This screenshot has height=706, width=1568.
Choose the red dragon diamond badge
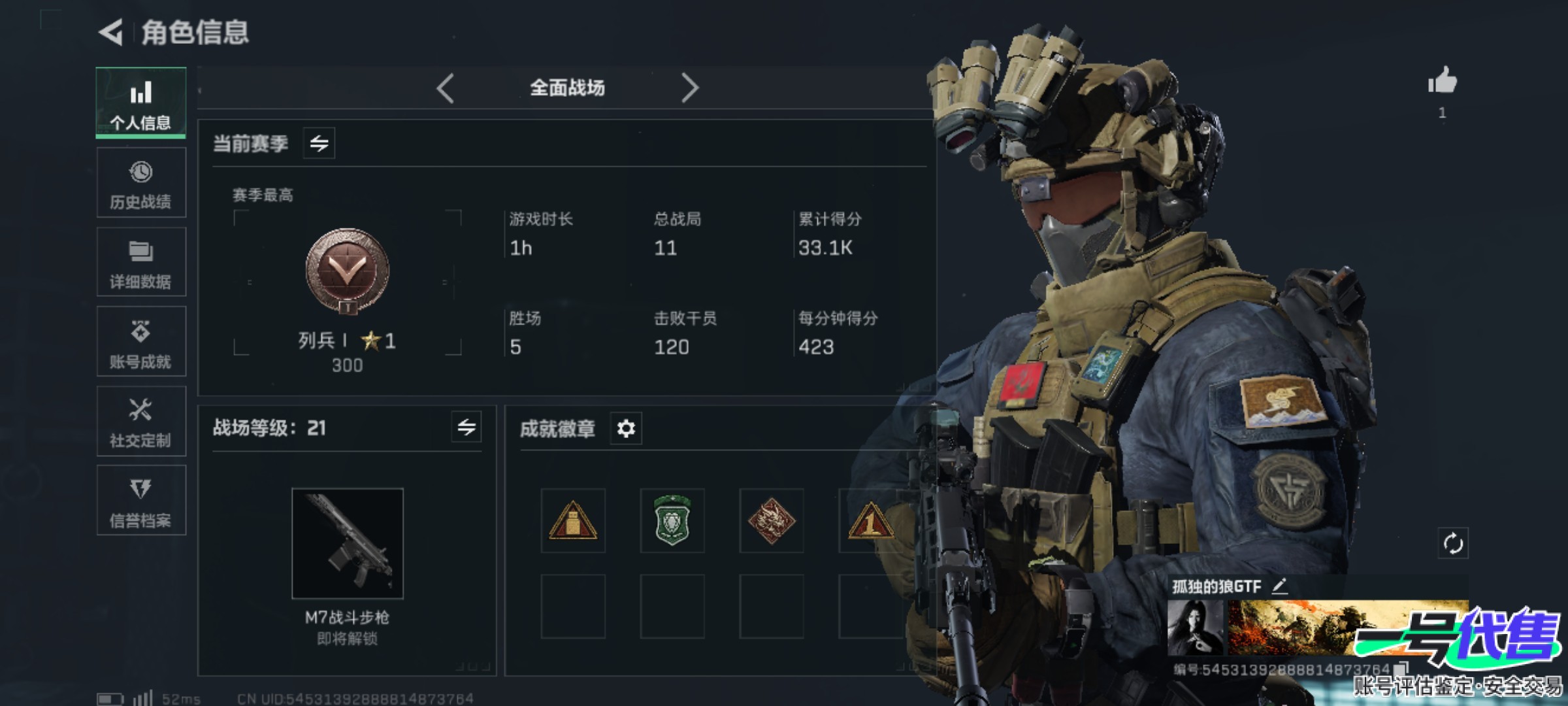(772, 521)
